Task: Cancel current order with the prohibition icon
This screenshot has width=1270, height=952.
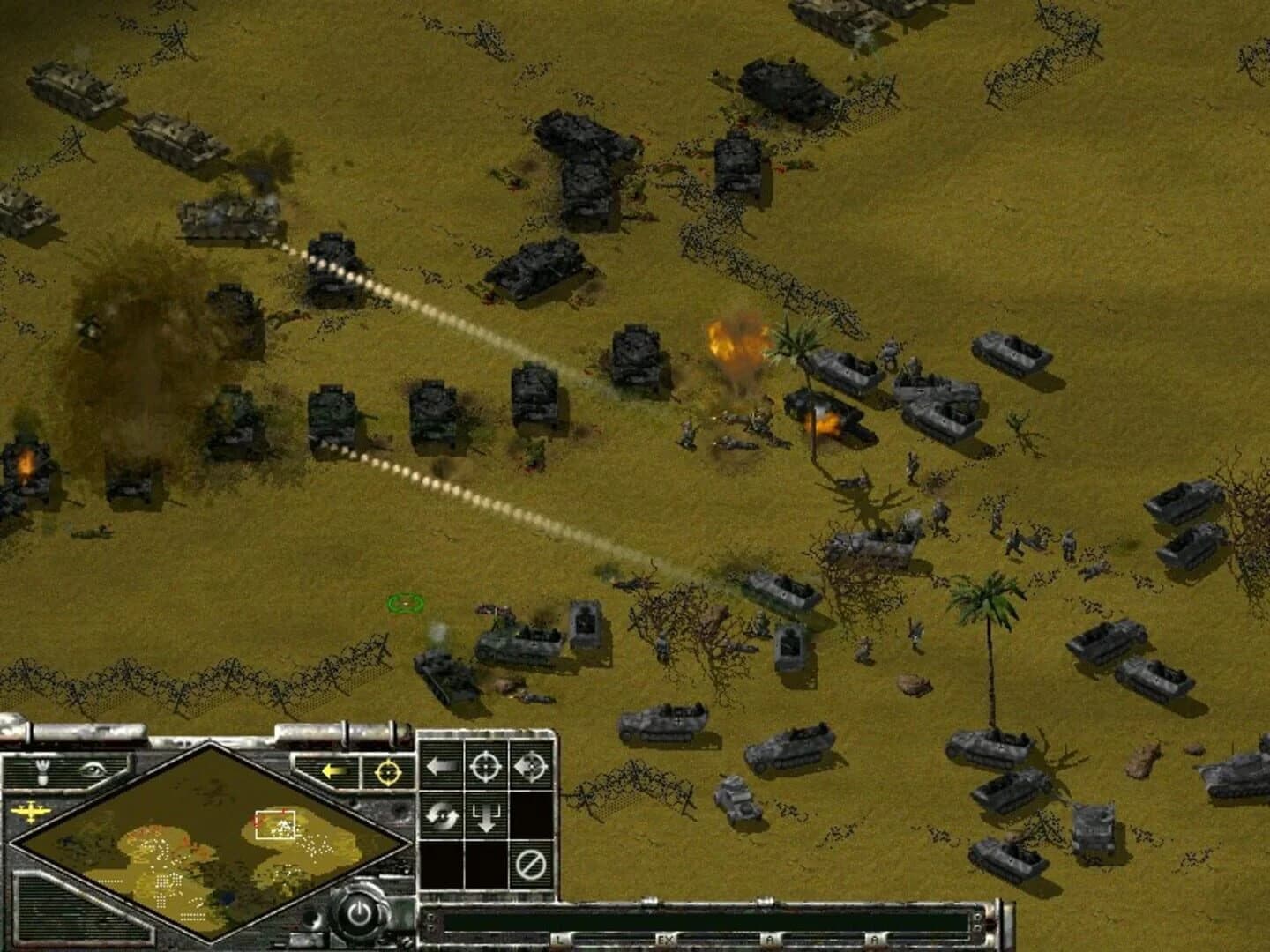Action: pos(530,861)
